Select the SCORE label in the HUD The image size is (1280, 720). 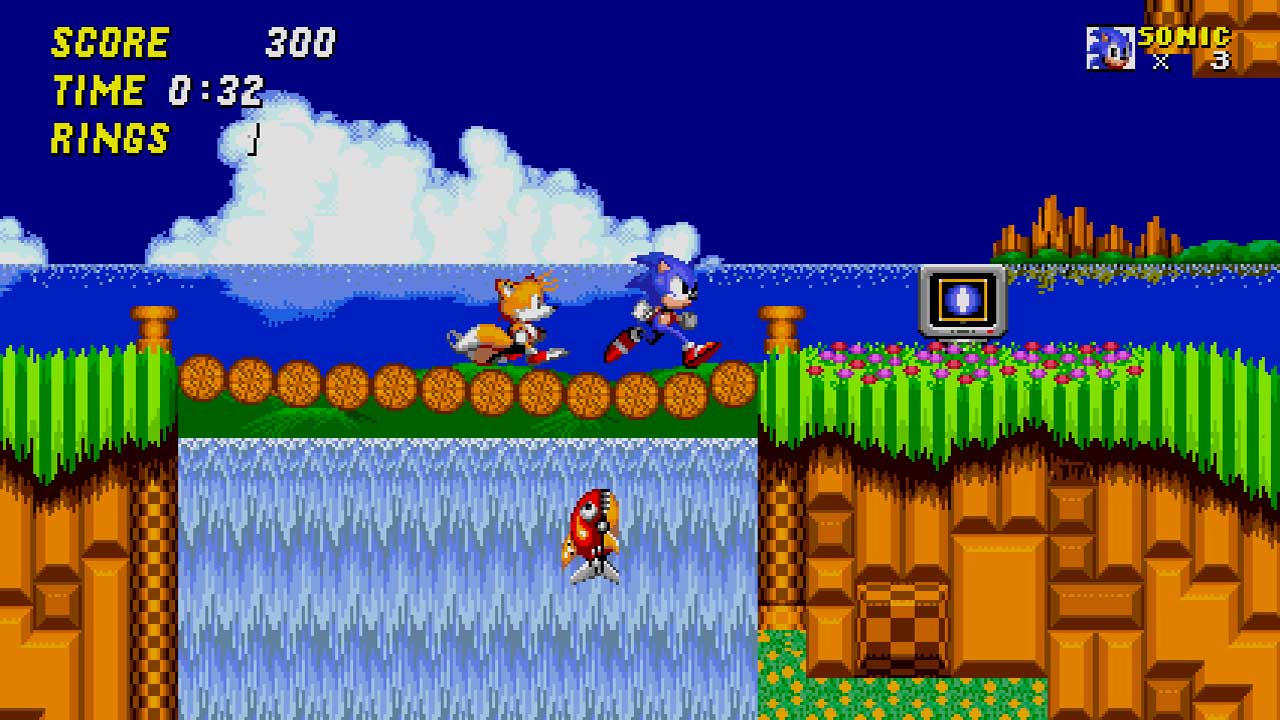coord(110,44)
